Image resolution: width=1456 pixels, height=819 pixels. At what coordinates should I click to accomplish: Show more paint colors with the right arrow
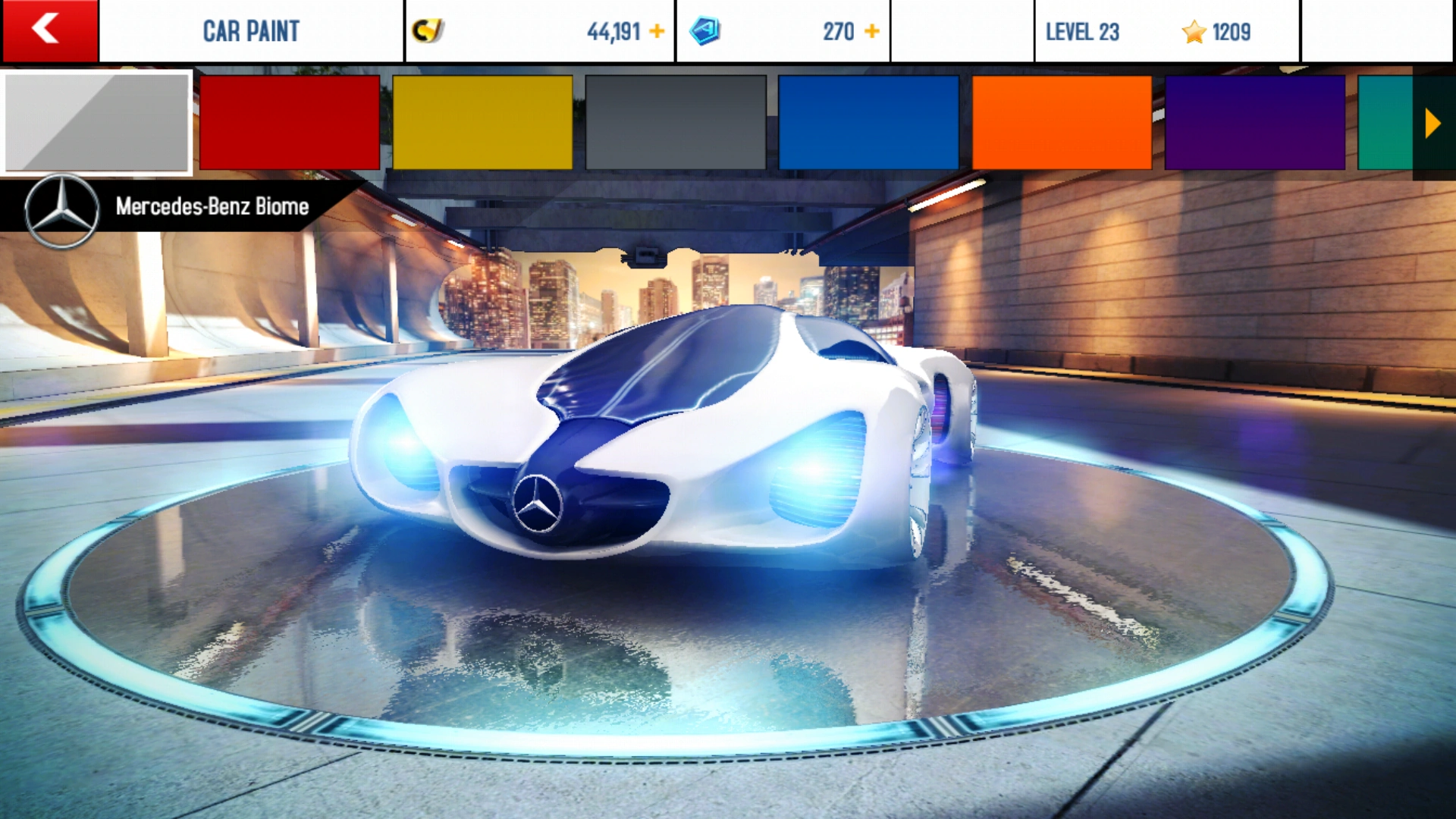(1432, 123)
